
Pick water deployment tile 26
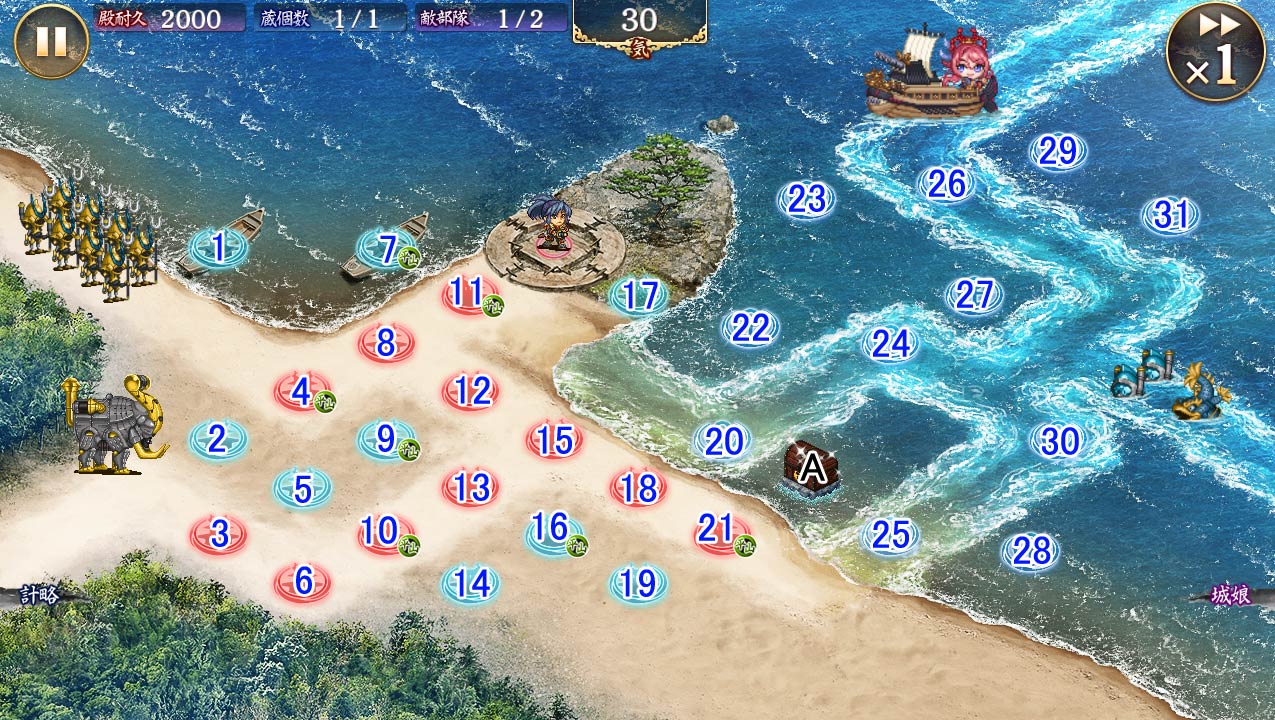tap(946, 184)
